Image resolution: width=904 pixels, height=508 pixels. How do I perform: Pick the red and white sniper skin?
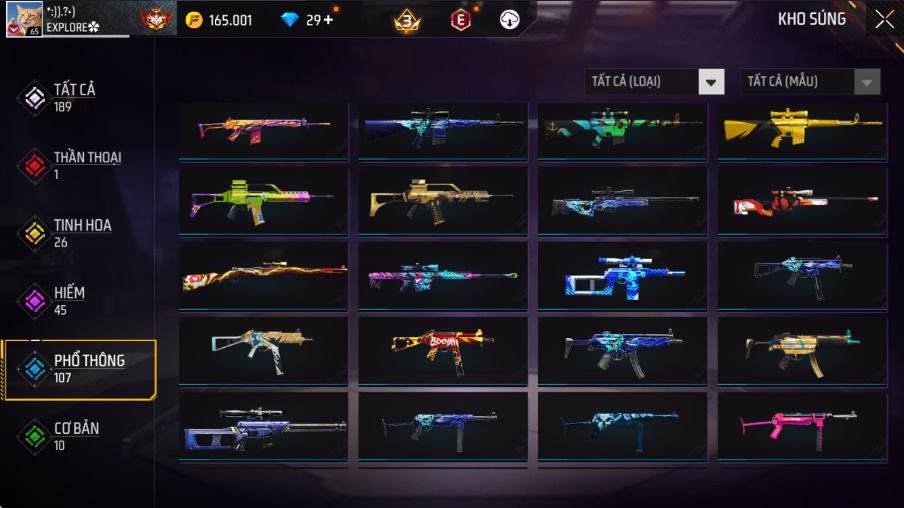(x=802, y=202)
